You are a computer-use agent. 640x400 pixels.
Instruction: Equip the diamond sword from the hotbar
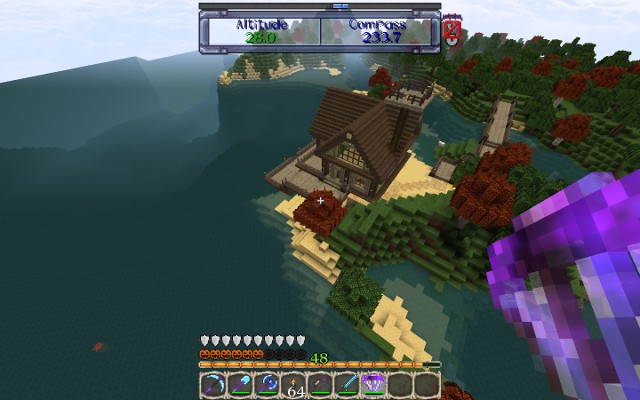click(347, 385)
